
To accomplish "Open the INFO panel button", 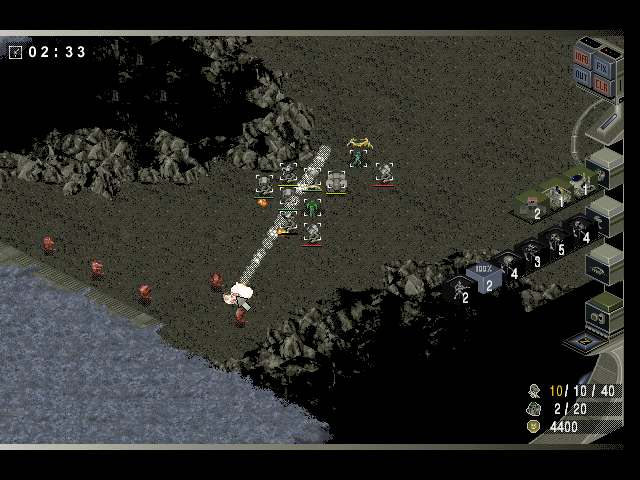I will (582, 59).
